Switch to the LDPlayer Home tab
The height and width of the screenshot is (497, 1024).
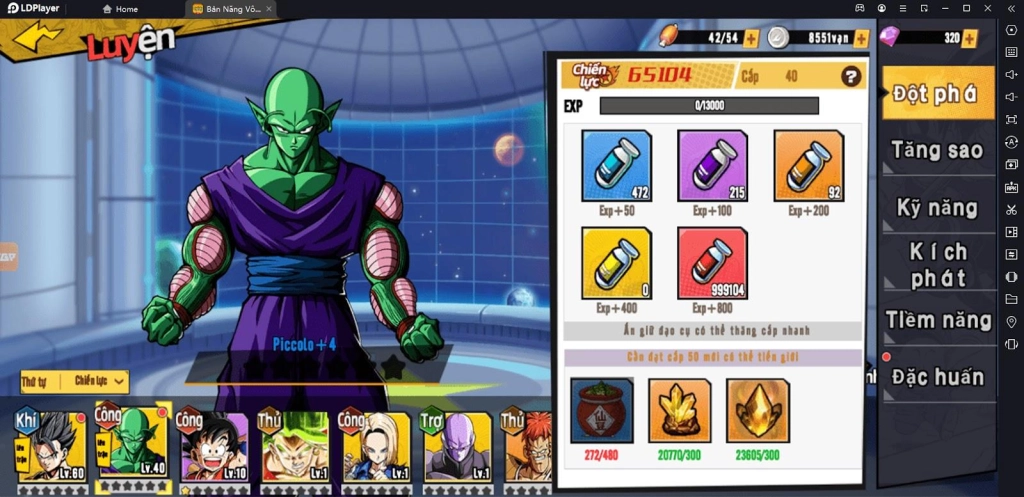[120, 9]
